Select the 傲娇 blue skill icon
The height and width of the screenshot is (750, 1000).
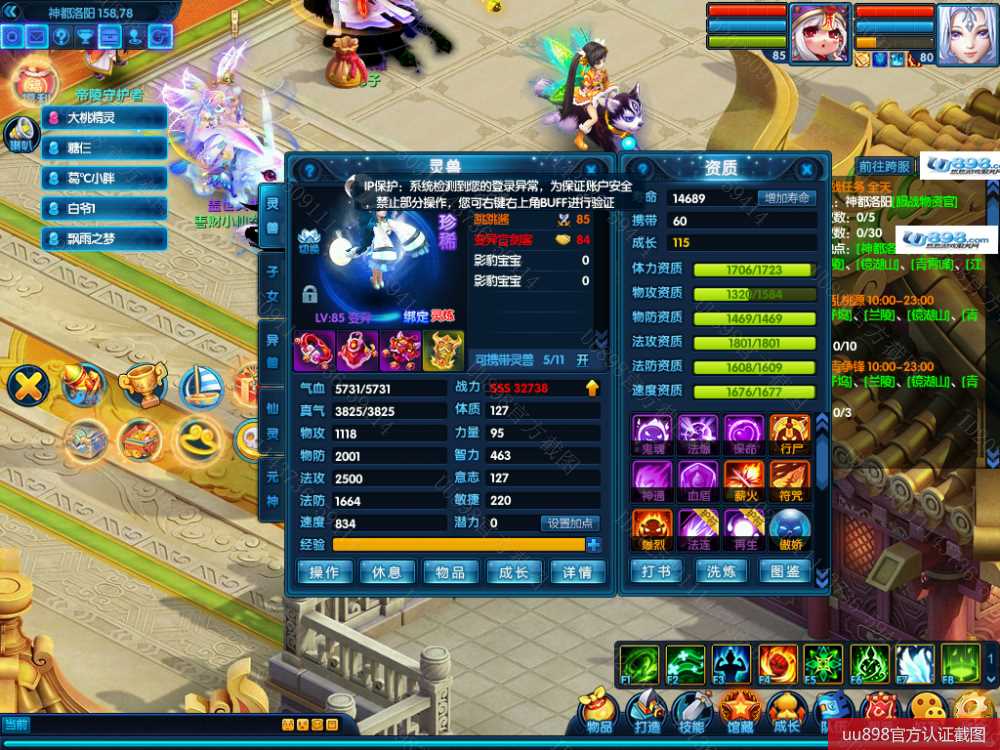point(790,528)
